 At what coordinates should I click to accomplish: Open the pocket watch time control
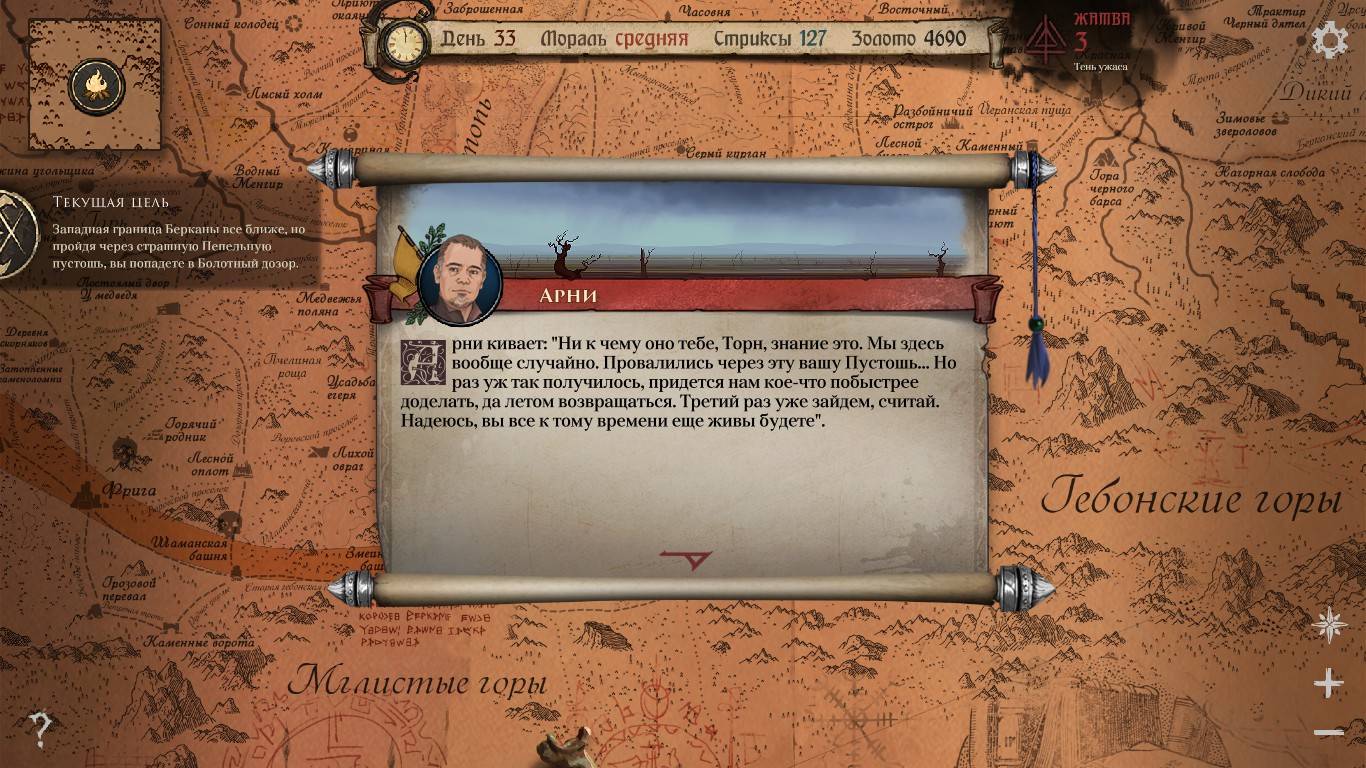click(x=404, y=42)
